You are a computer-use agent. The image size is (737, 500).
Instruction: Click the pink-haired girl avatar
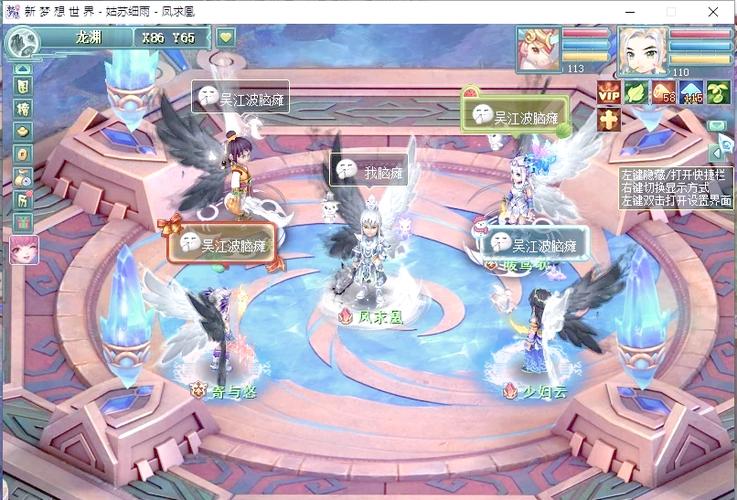[x=22, y=249]
